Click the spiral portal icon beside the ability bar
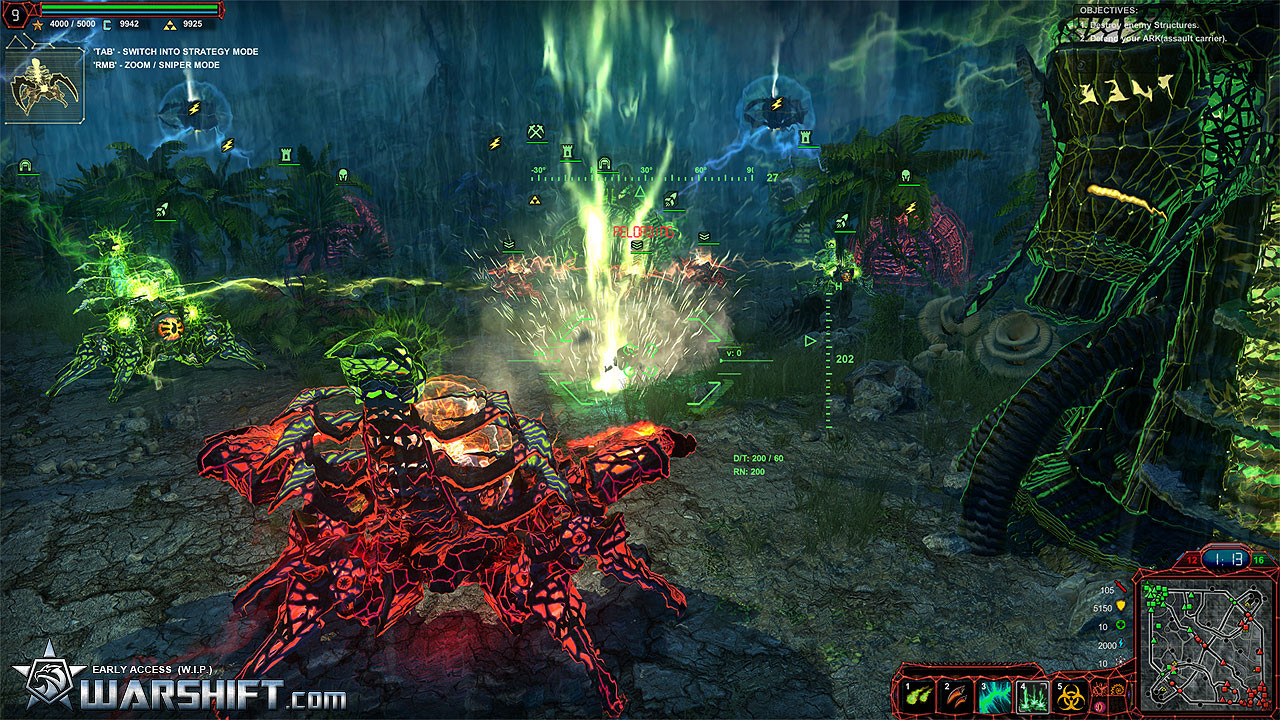This screenshot has height=720, width=1280. (1116, 691)
